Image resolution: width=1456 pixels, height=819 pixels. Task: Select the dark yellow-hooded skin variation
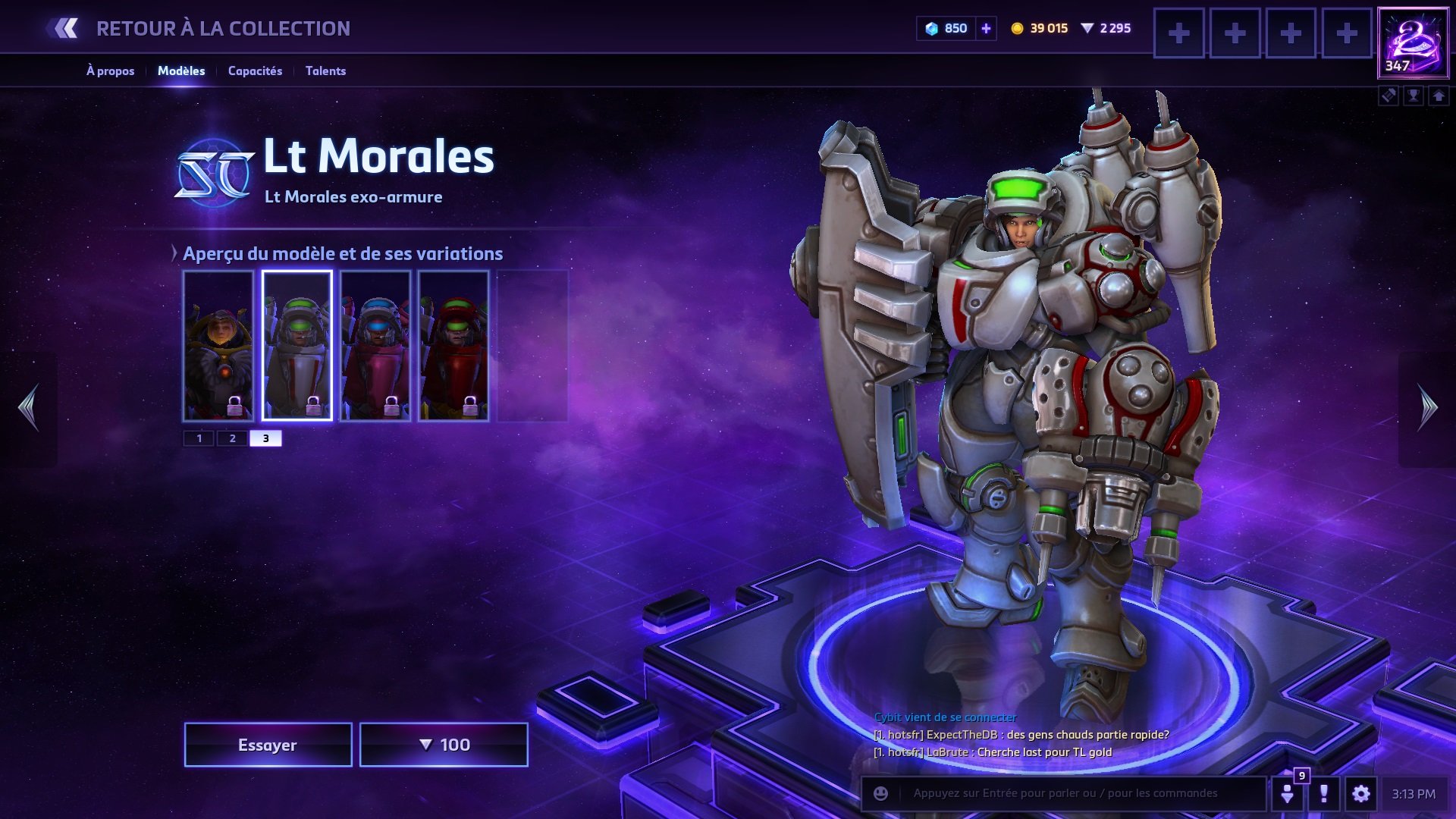pyautogui.click(x=218, y=345)
